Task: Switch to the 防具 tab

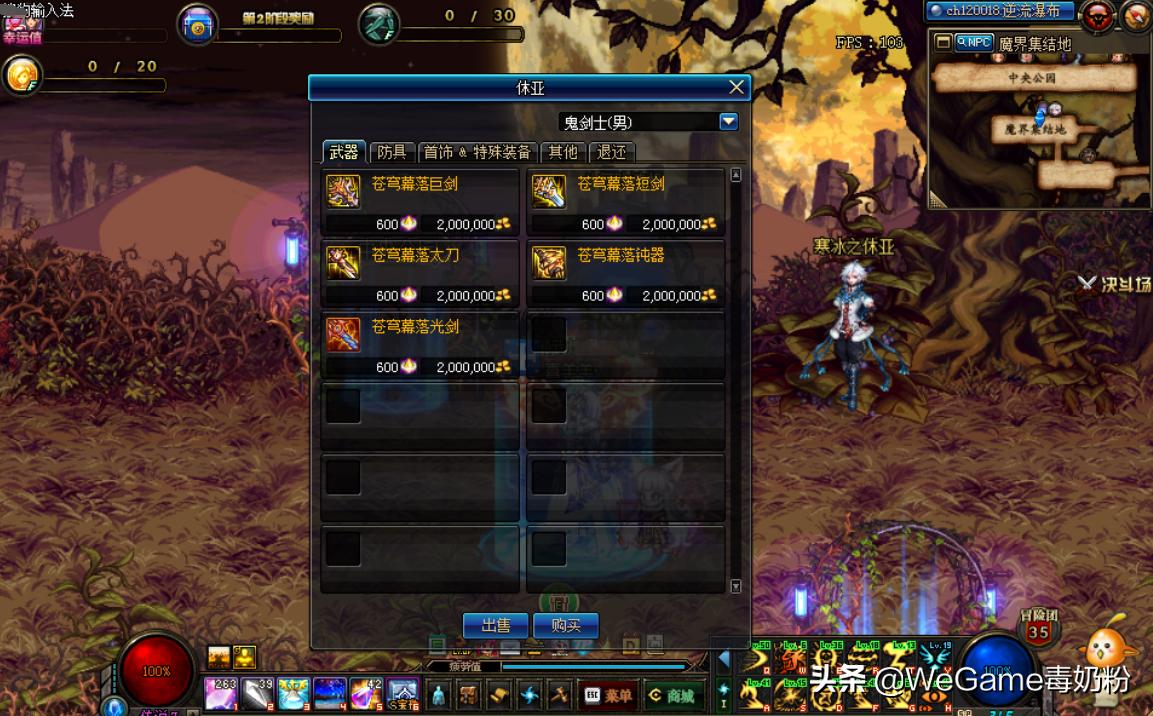Action: (391, 152)
